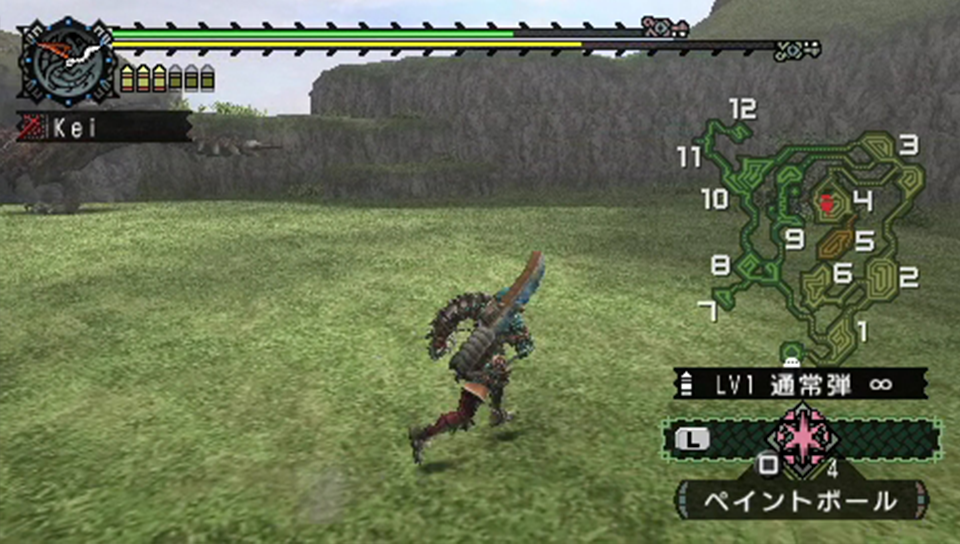Image resolution: width=960 pixels, height=544 pixels.
Task: Select the round clock quest timer icon
Action: (68, 61)
